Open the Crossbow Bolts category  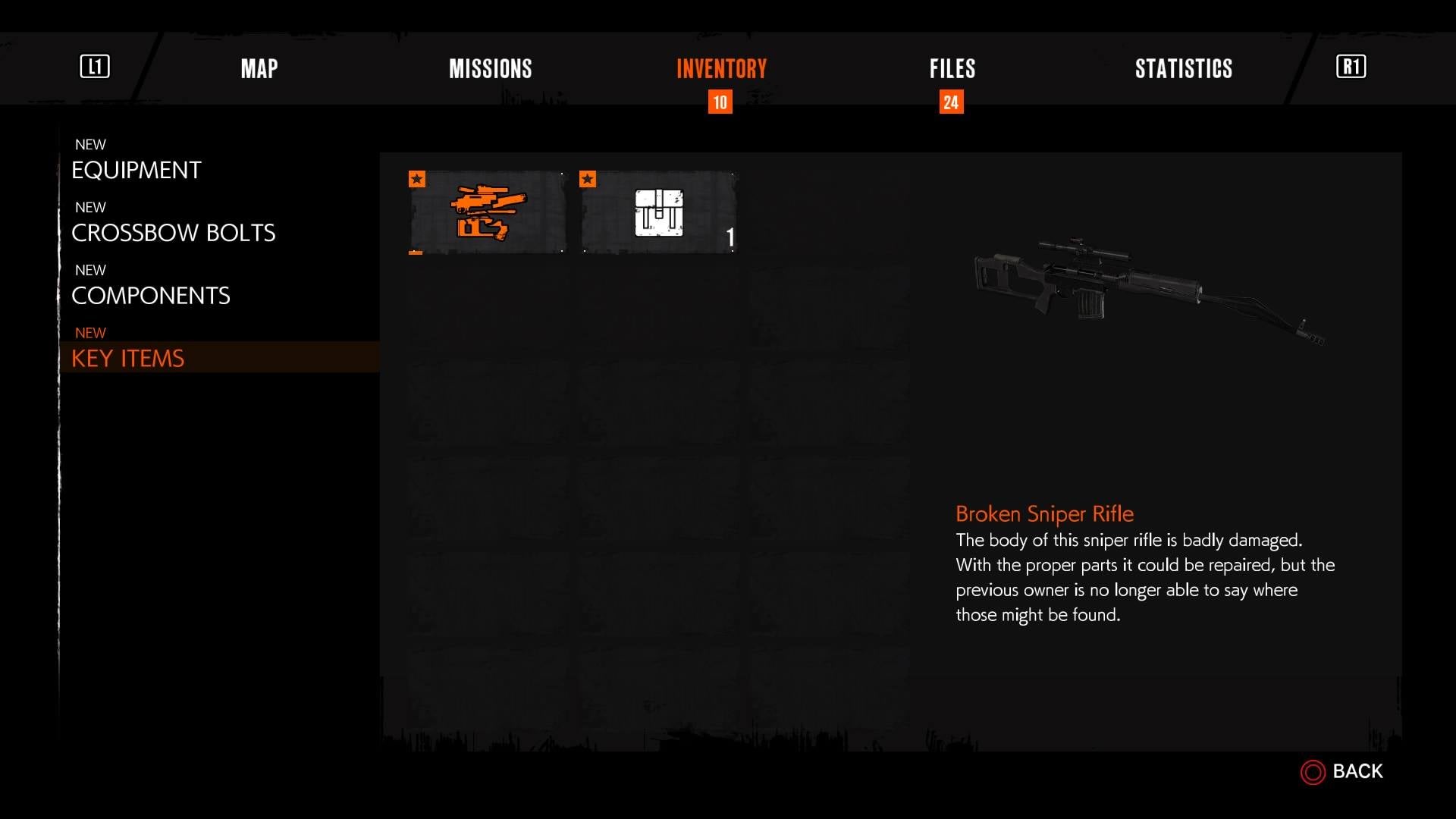[x=173, y=233]
